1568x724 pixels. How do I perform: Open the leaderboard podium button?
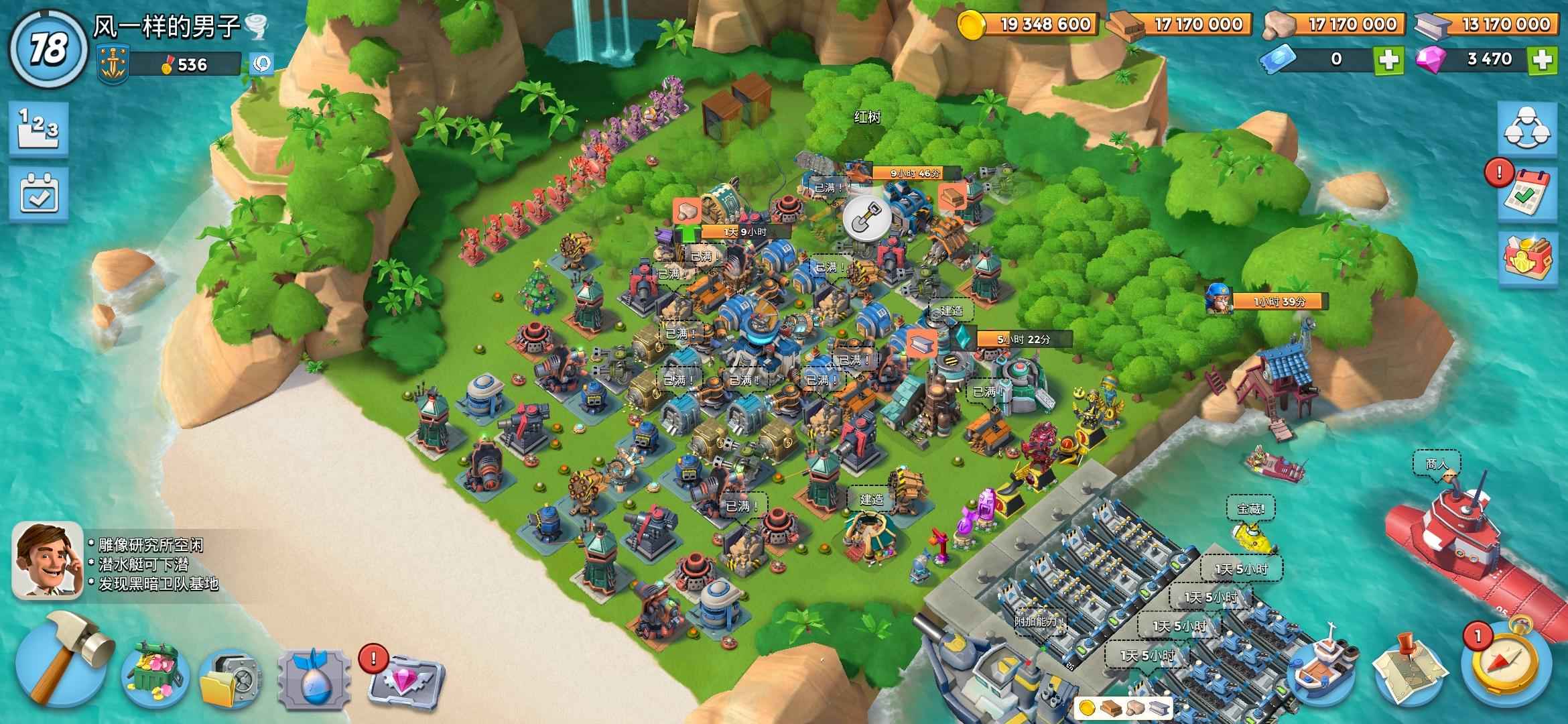(x=38, y=128)
